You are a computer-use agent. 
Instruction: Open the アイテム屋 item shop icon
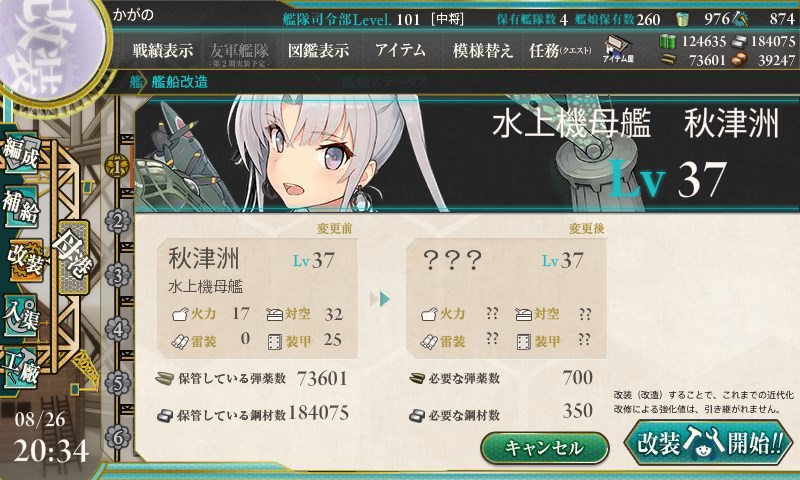coord(615,50)
